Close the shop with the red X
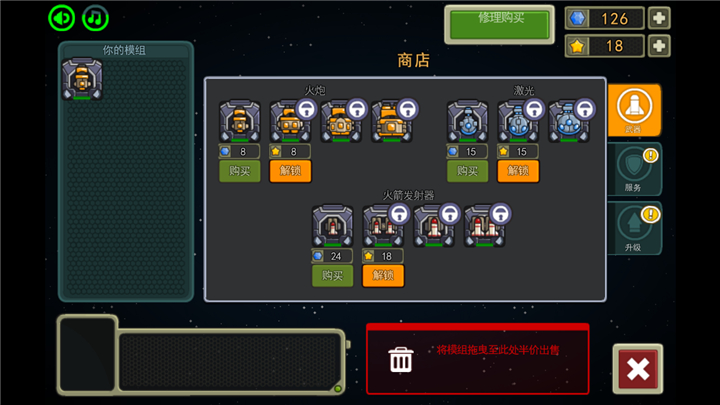This screenshot has width=720, height=405. [x=637, y=369]
